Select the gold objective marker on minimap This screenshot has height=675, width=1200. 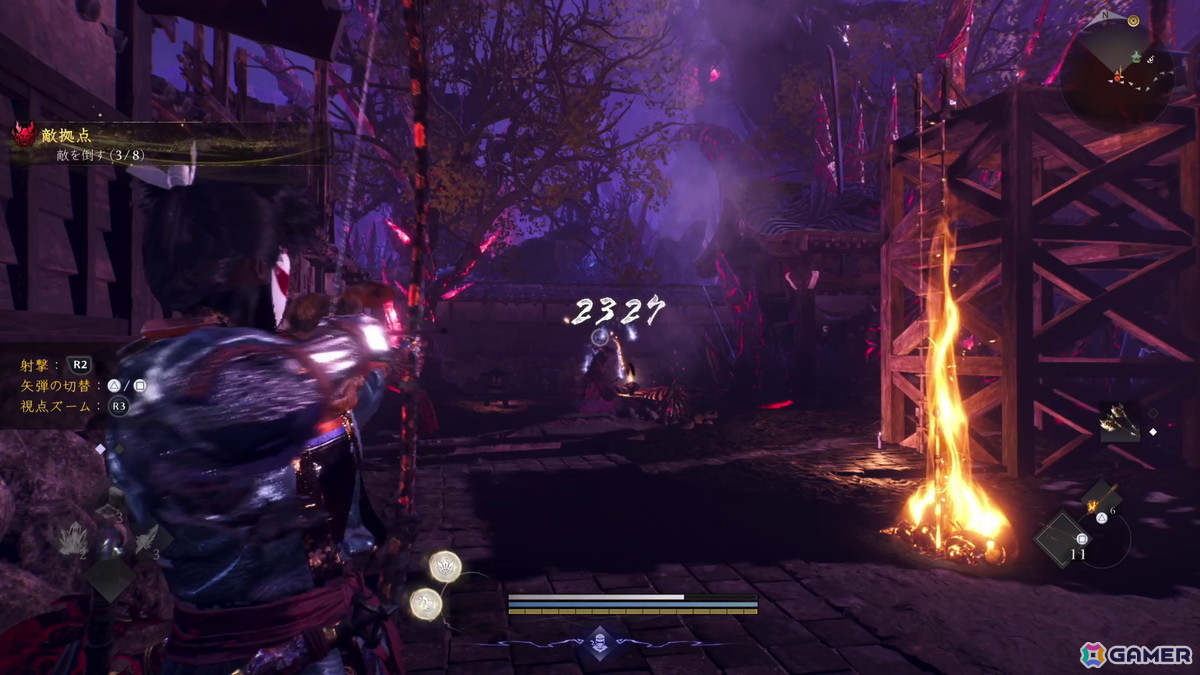pyautogui.click(x=1133, y=20)
